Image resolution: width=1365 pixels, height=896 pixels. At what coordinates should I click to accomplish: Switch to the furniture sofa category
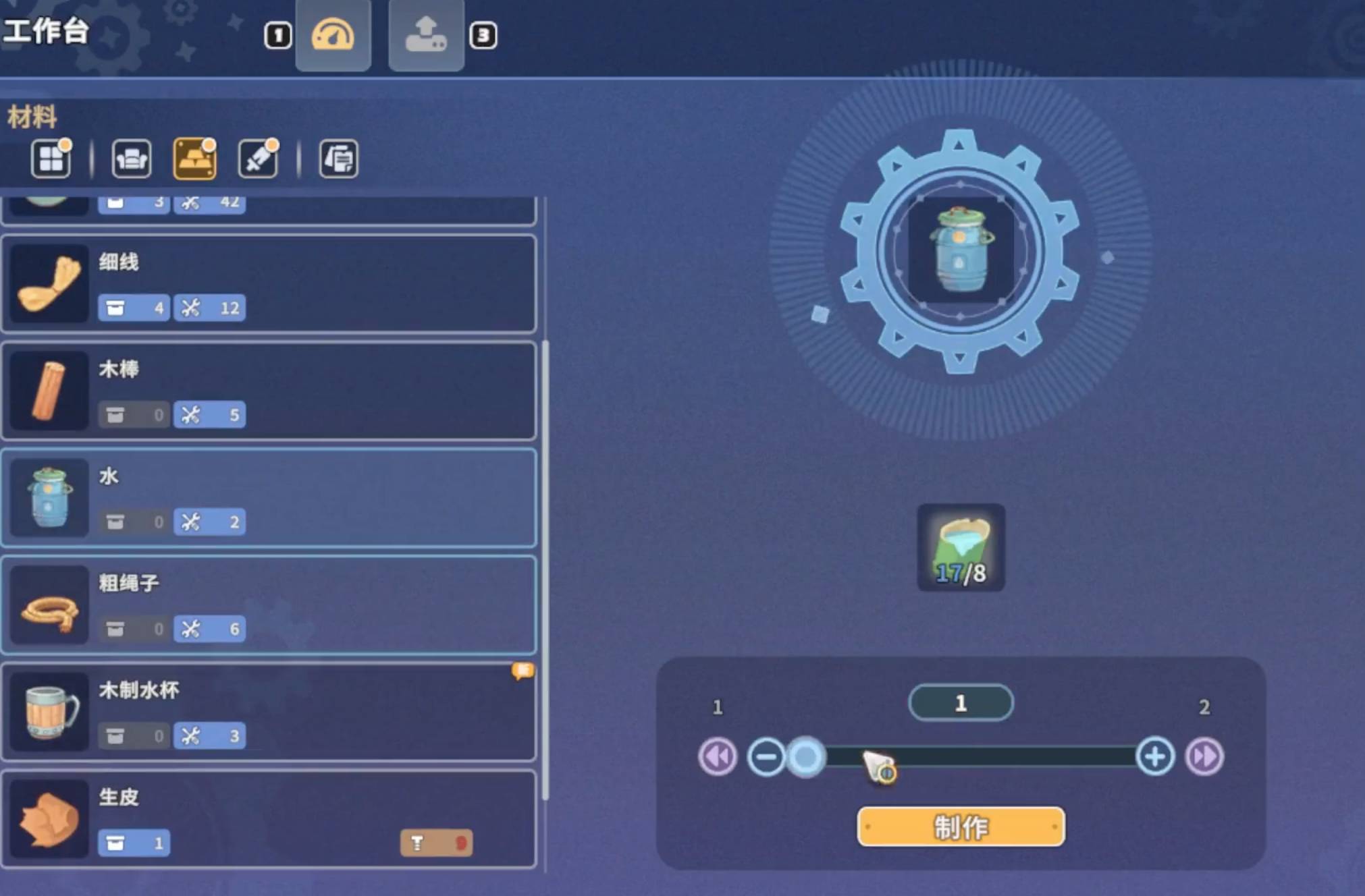pyautogui.click(x=131, y=159)
